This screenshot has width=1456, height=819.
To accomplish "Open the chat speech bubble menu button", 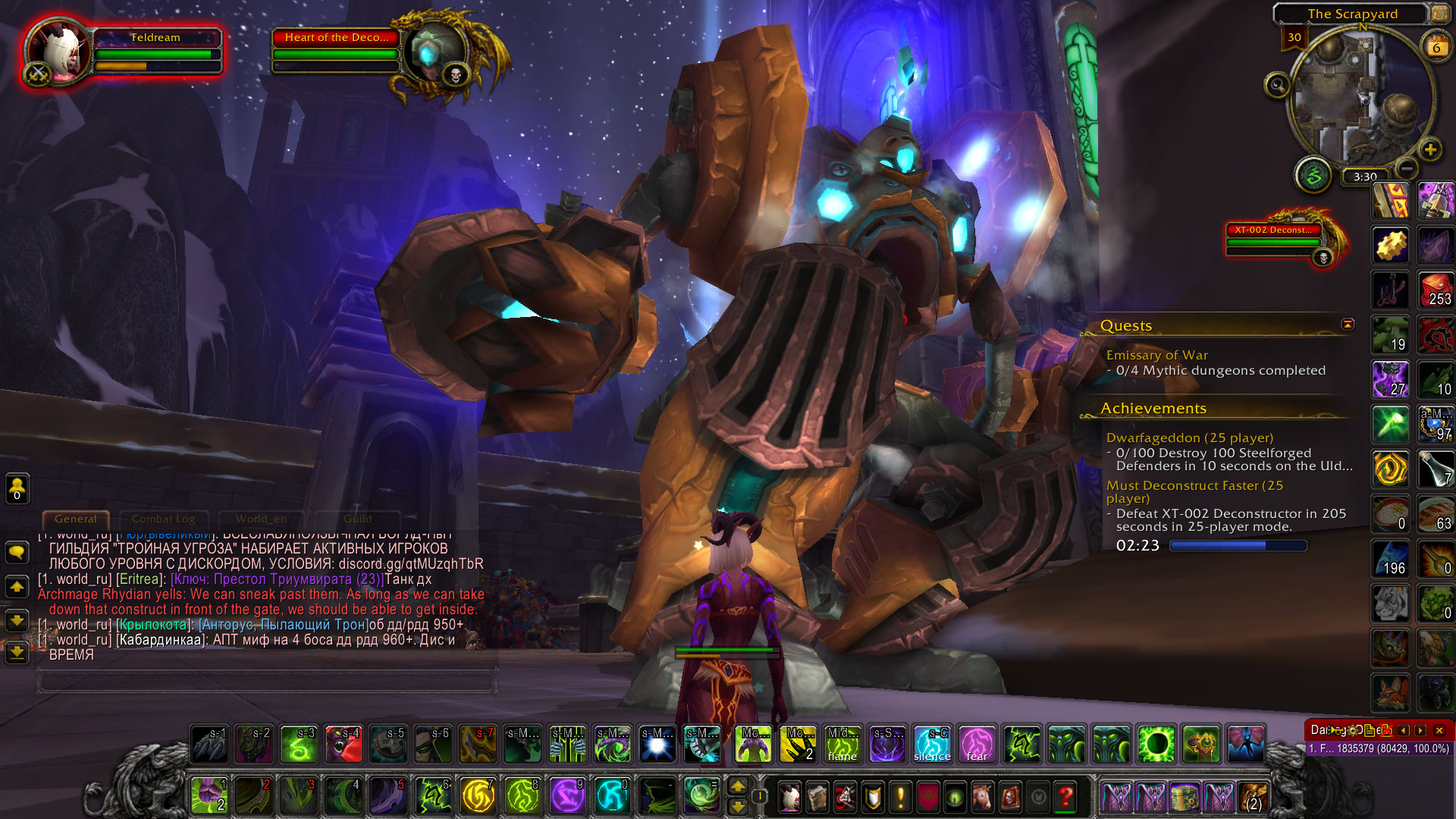I will [17, 552].
